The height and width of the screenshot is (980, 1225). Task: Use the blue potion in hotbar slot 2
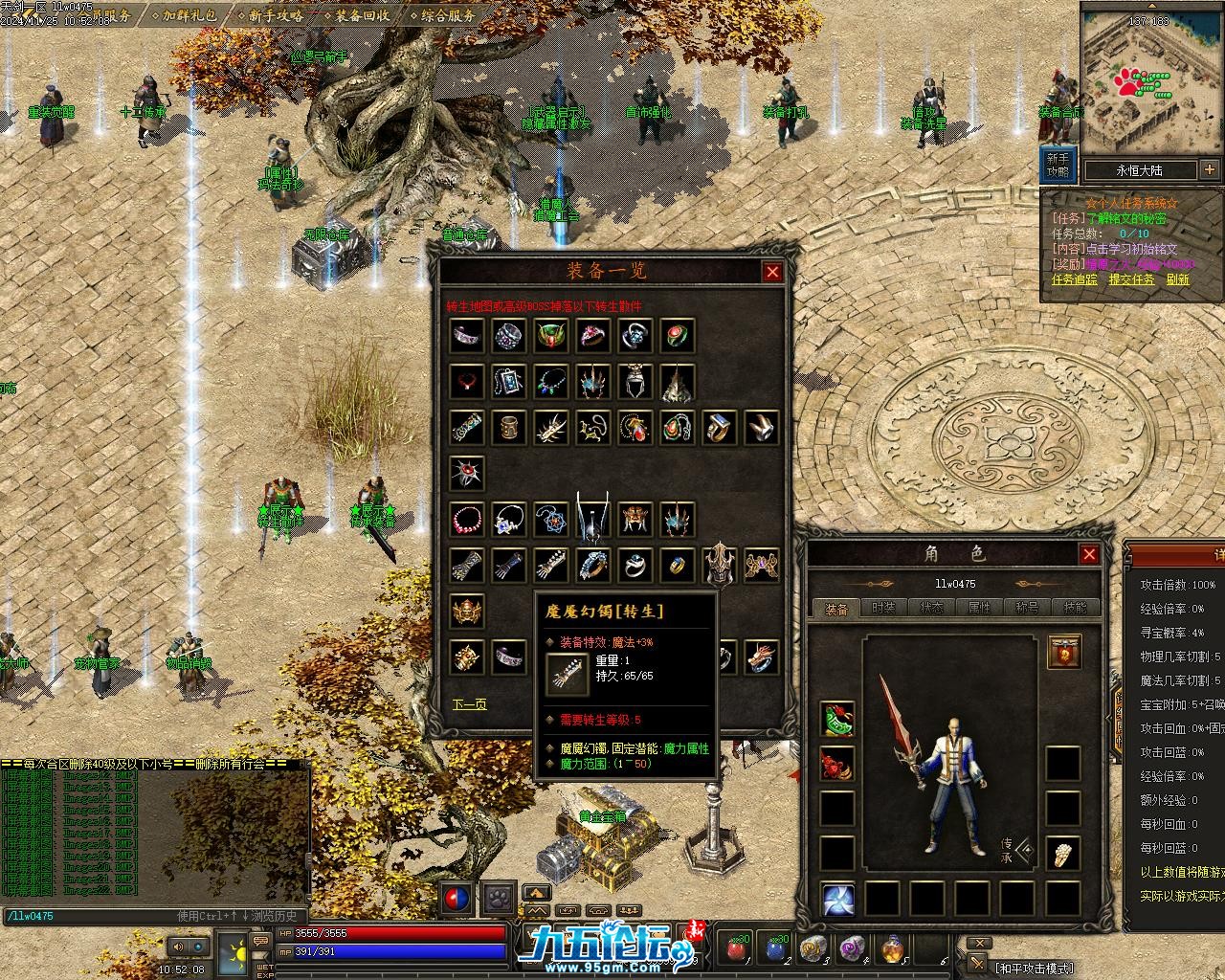coord(776,947)
